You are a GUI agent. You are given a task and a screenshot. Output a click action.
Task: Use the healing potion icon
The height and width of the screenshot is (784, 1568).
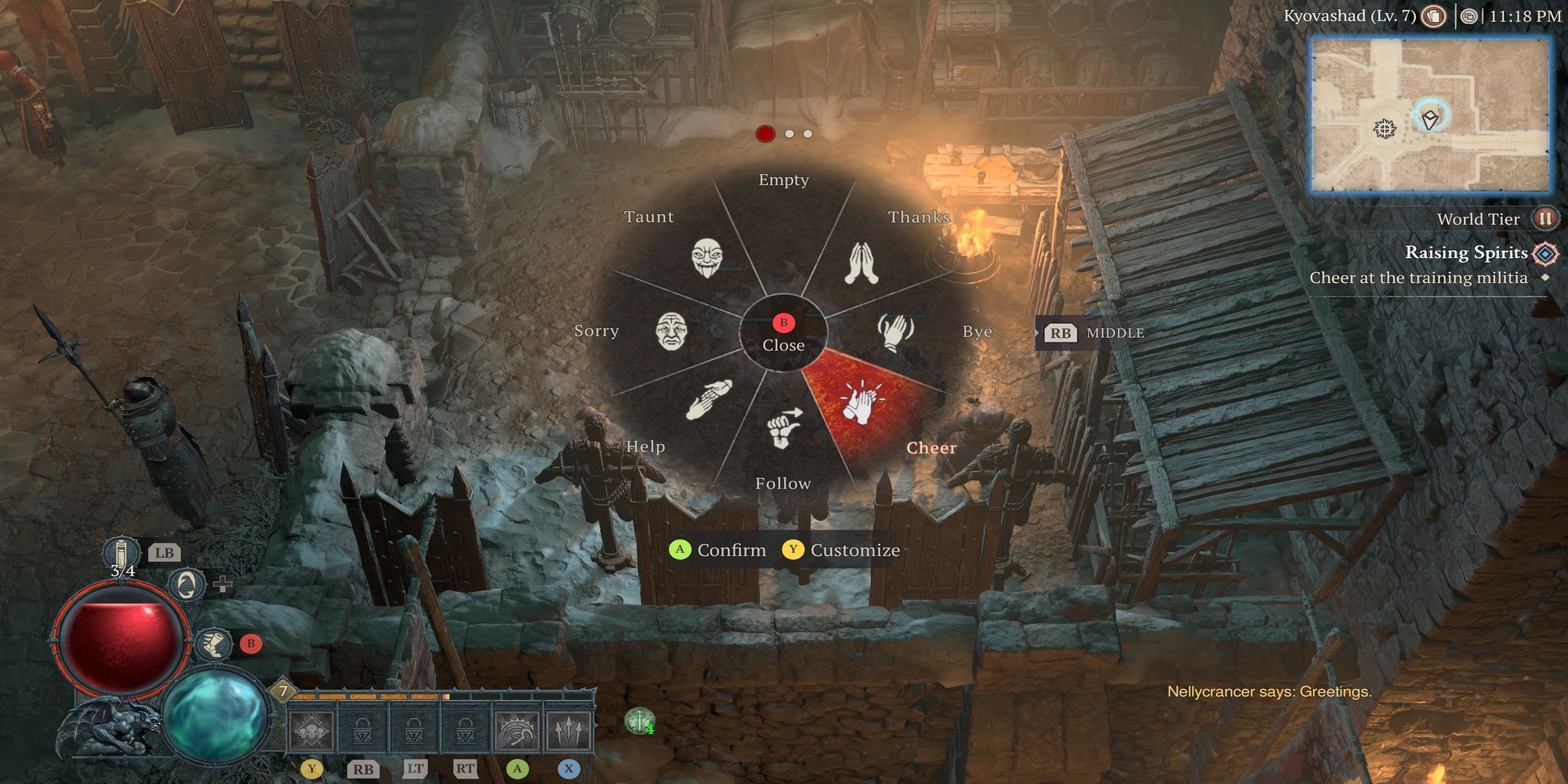click(122, 554)
